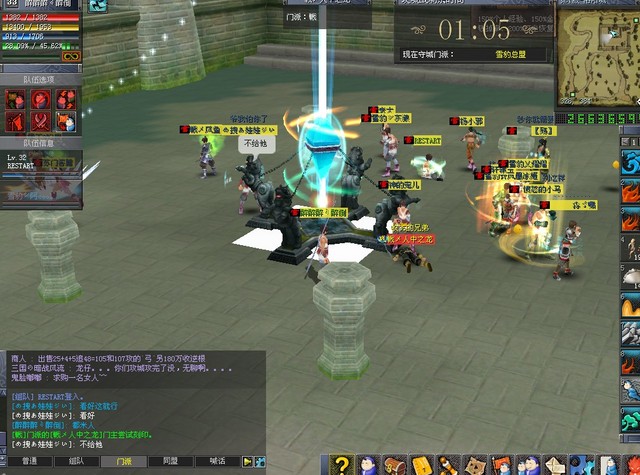Select the 组队 team chat tab
The width and height of the screenshot is (640, 475).
click(x=76, y=461)
